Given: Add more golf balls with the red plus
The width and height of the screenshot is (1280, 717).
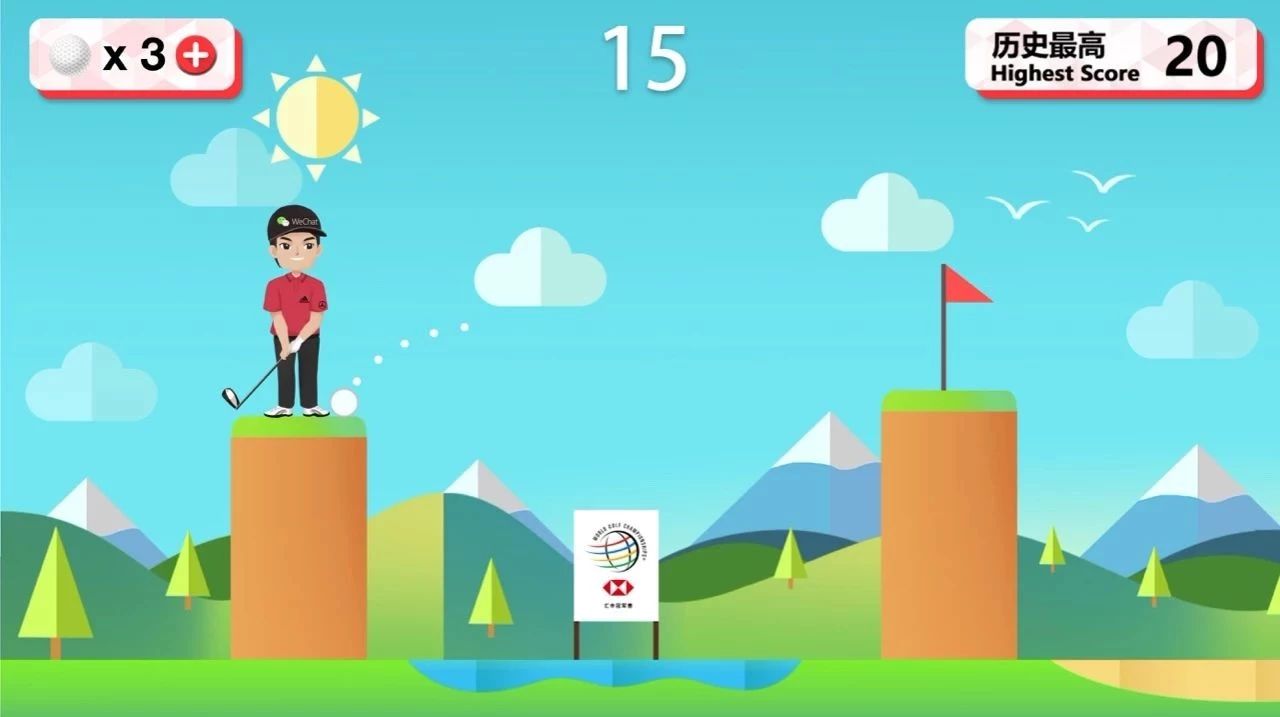Looking at the screenshot, I should [196, 57].
